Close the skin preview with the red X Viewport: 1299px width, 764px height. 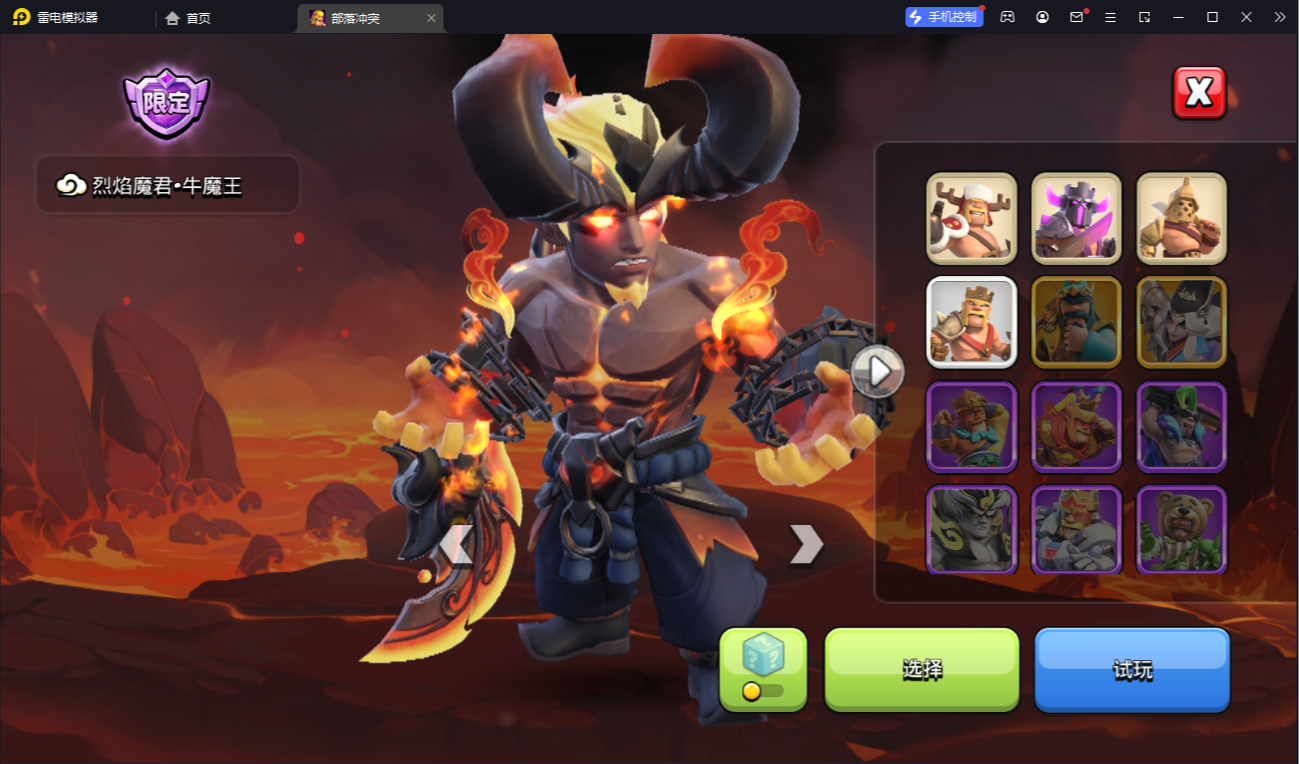[1199, 93]
